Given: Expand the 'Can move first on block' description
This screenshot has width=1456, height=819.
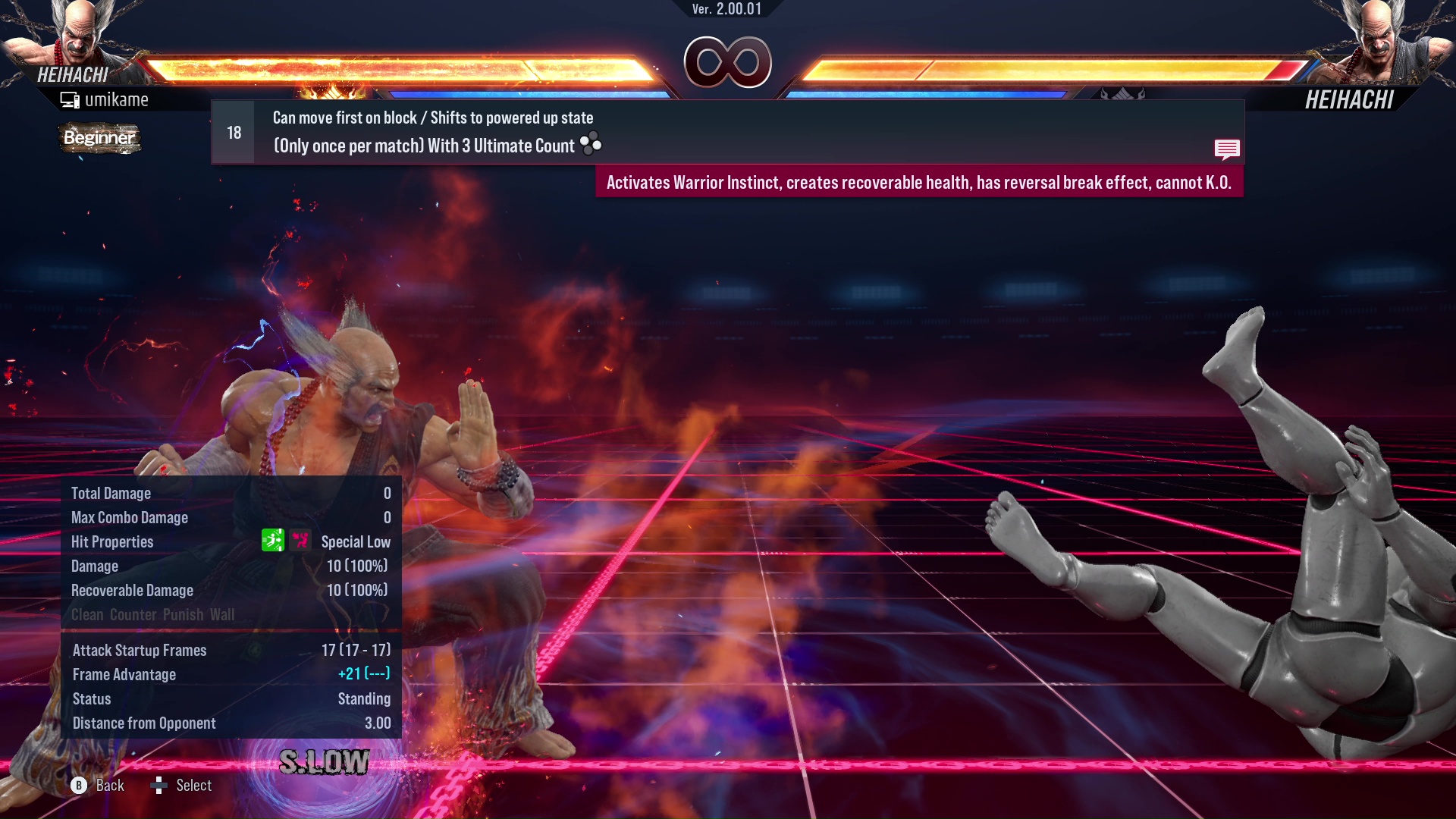Looking at the screenshot, I should (x=432, y=118).
